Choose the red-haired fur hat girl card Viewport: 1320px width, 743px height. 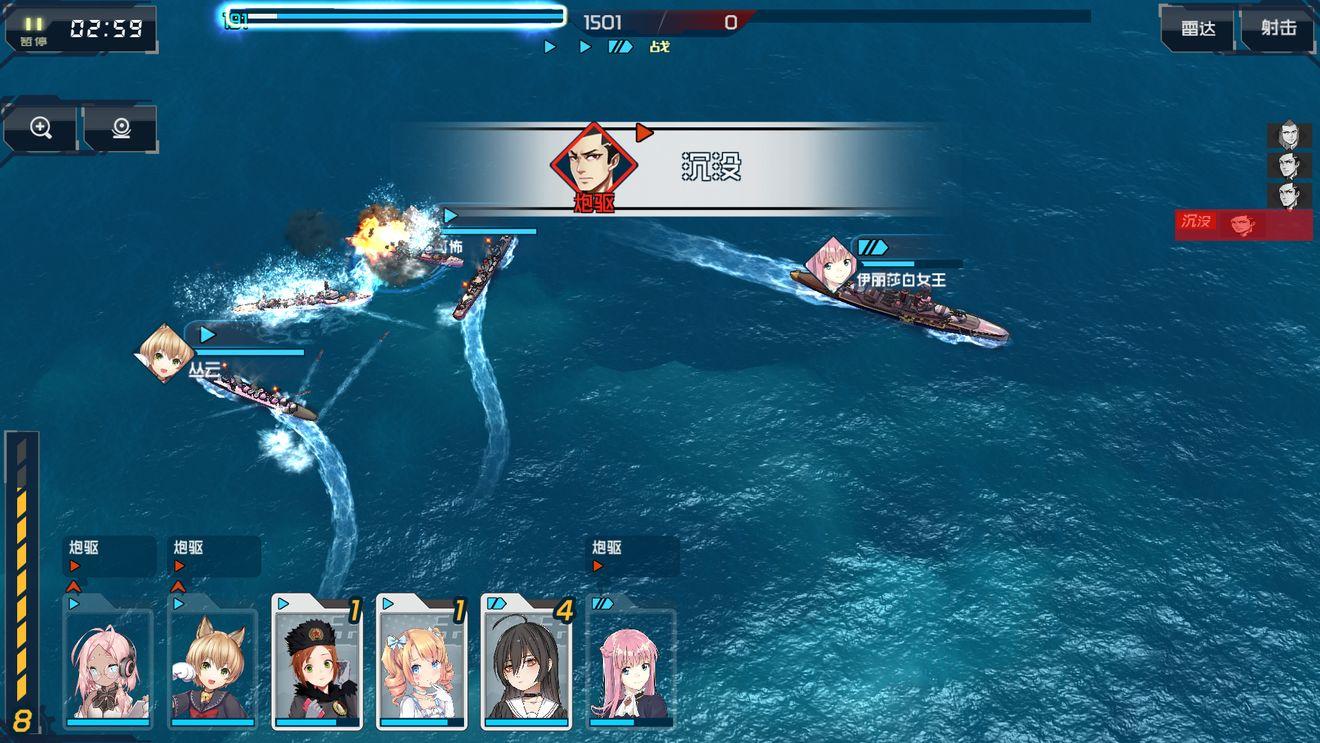pyautogui.click(x=317, y=664)
